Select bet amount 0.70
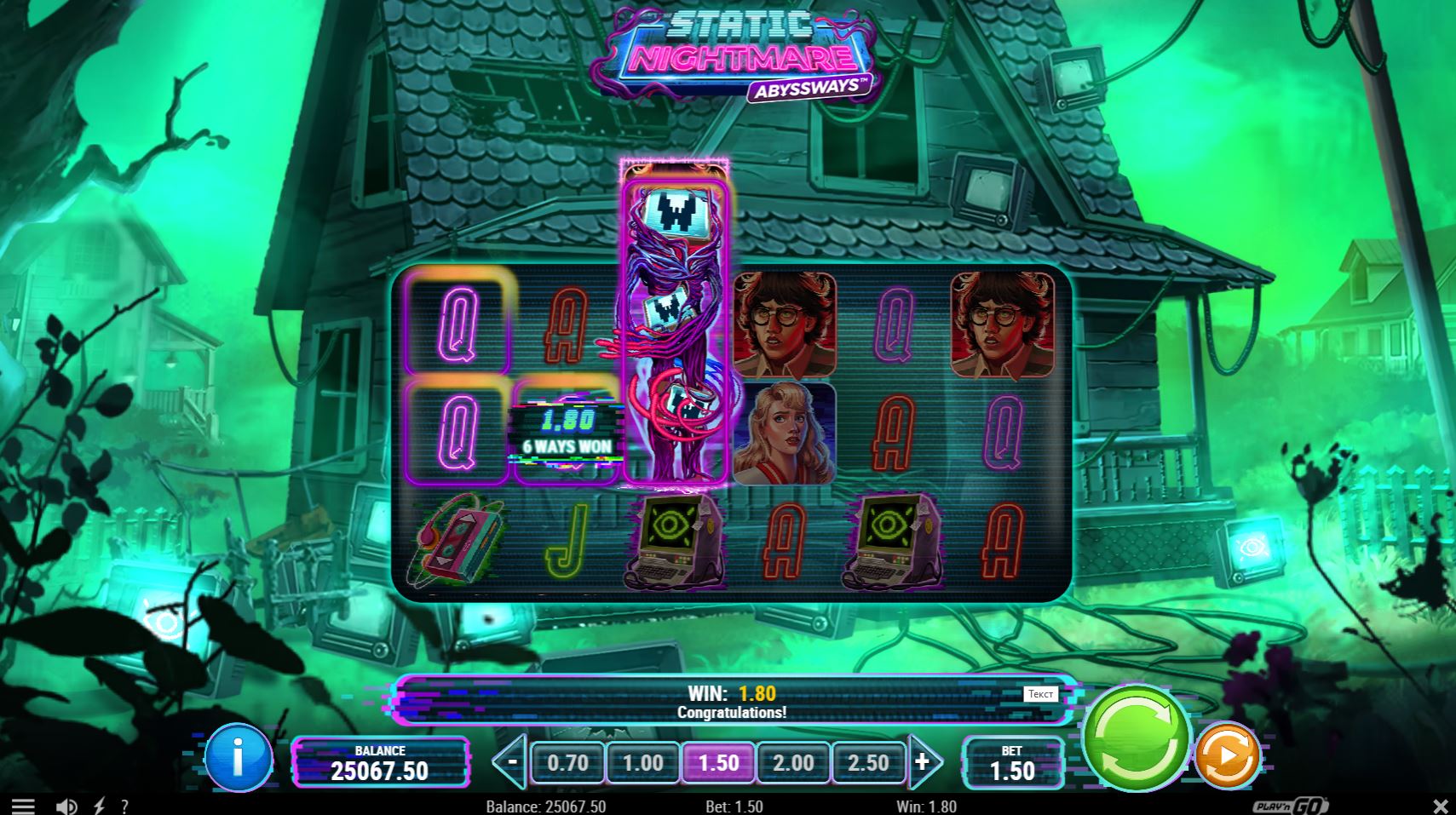Image resolution: width=1456 pixels, height=815 pixels. 567,763
